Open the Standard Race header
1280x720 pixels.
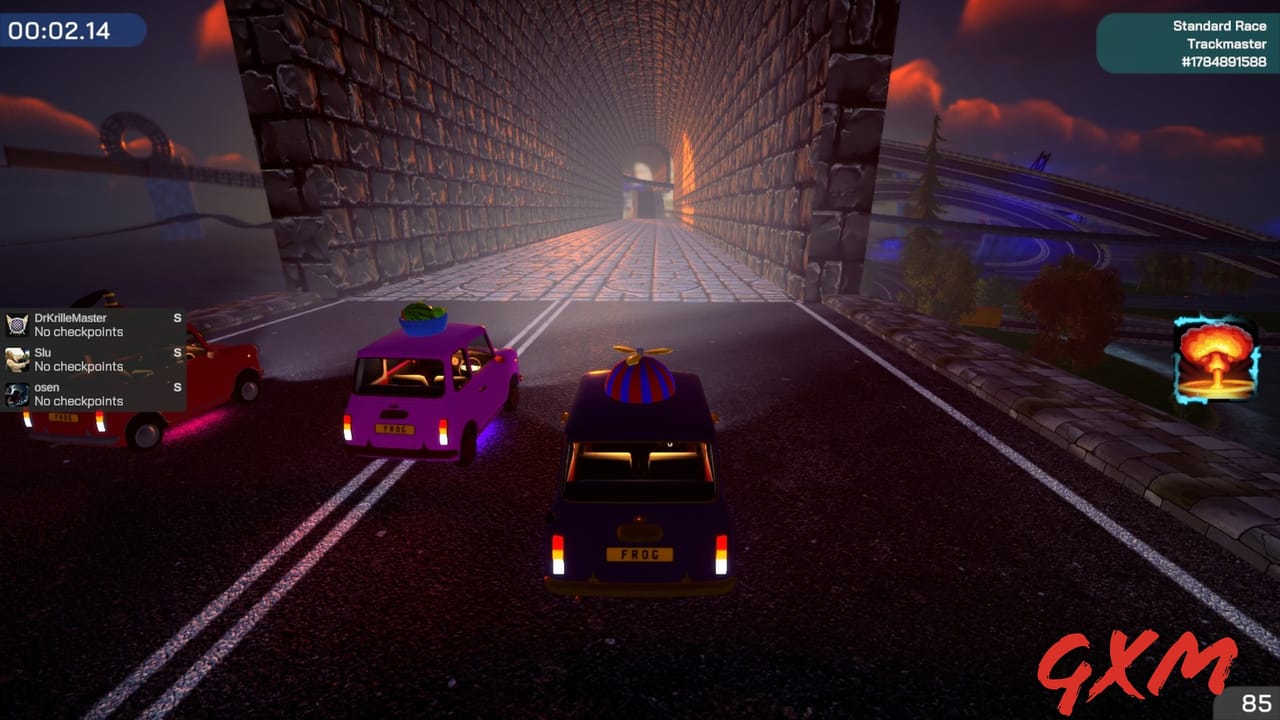click(1221, 25)
